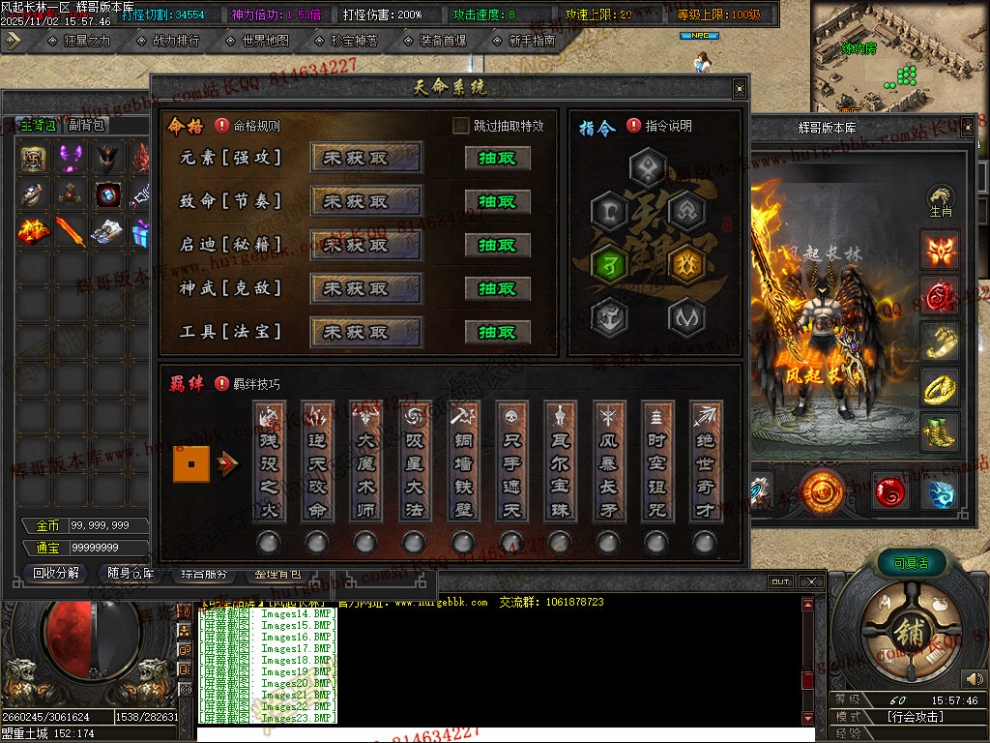Close the 天命系统 window
Screen dimensions: 990x743
(739, 88)
